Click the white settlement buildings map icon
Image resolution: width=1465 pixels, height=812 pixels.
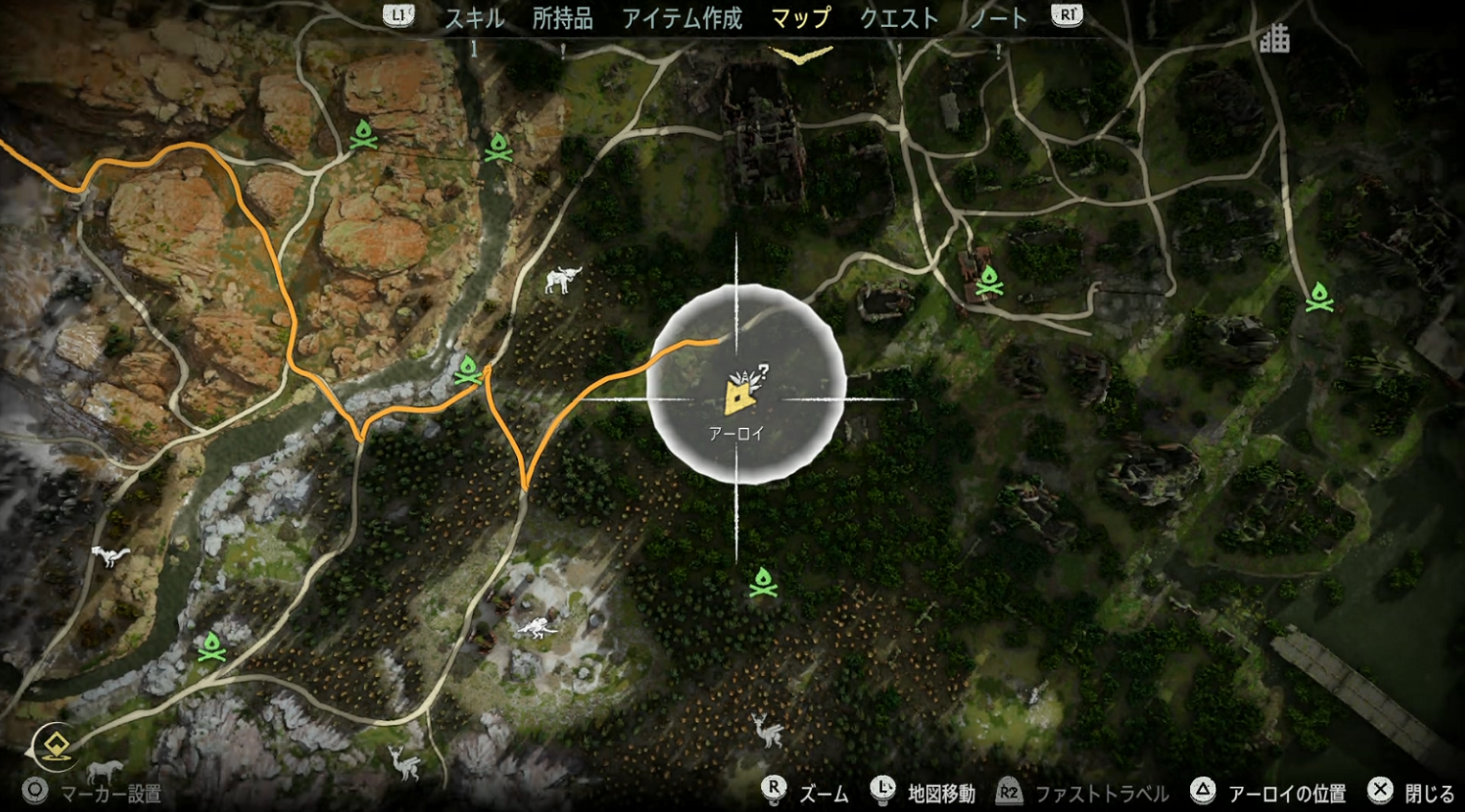pos(1273,39)
